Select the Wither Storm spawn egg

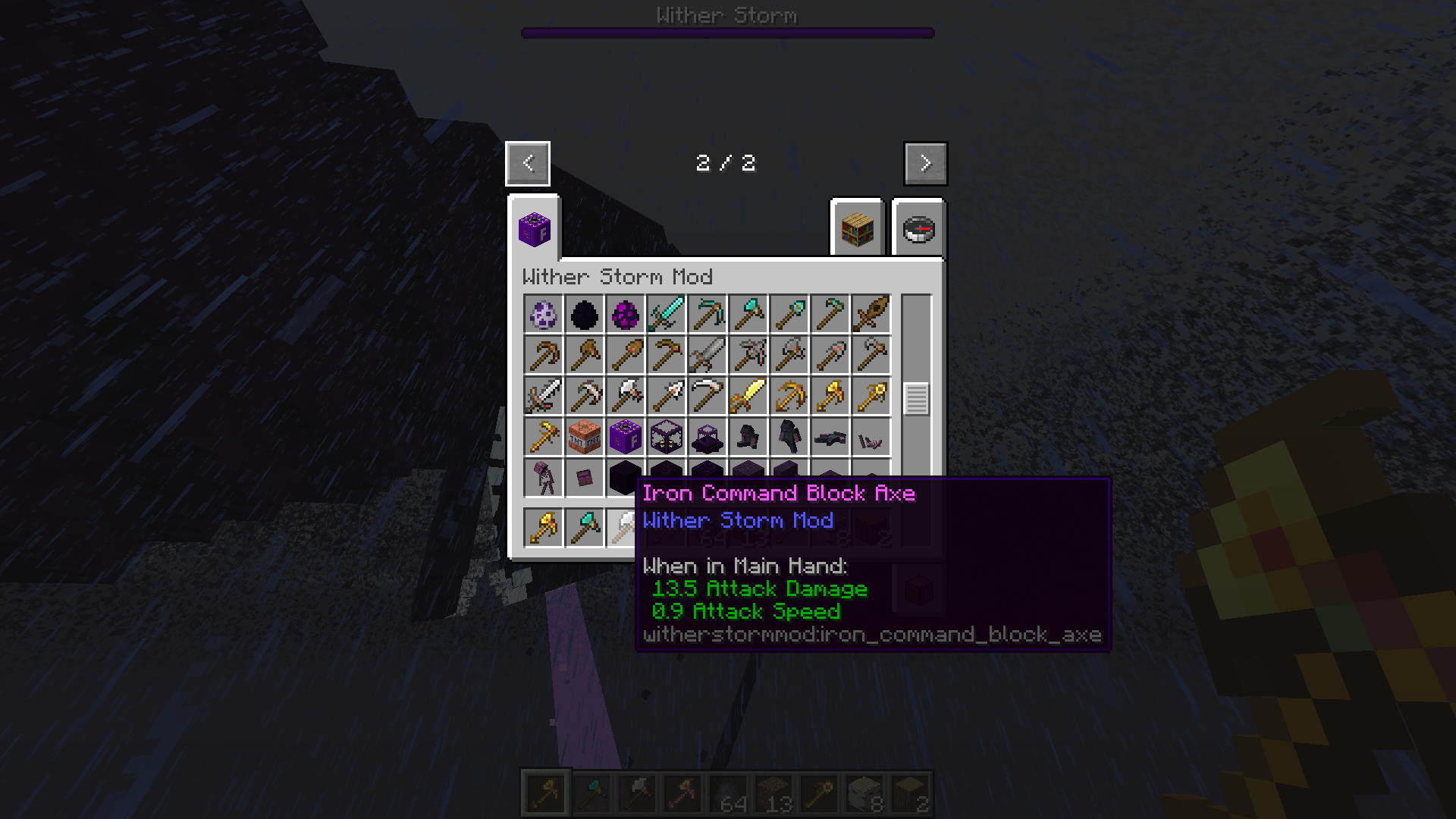click(544, 315)
